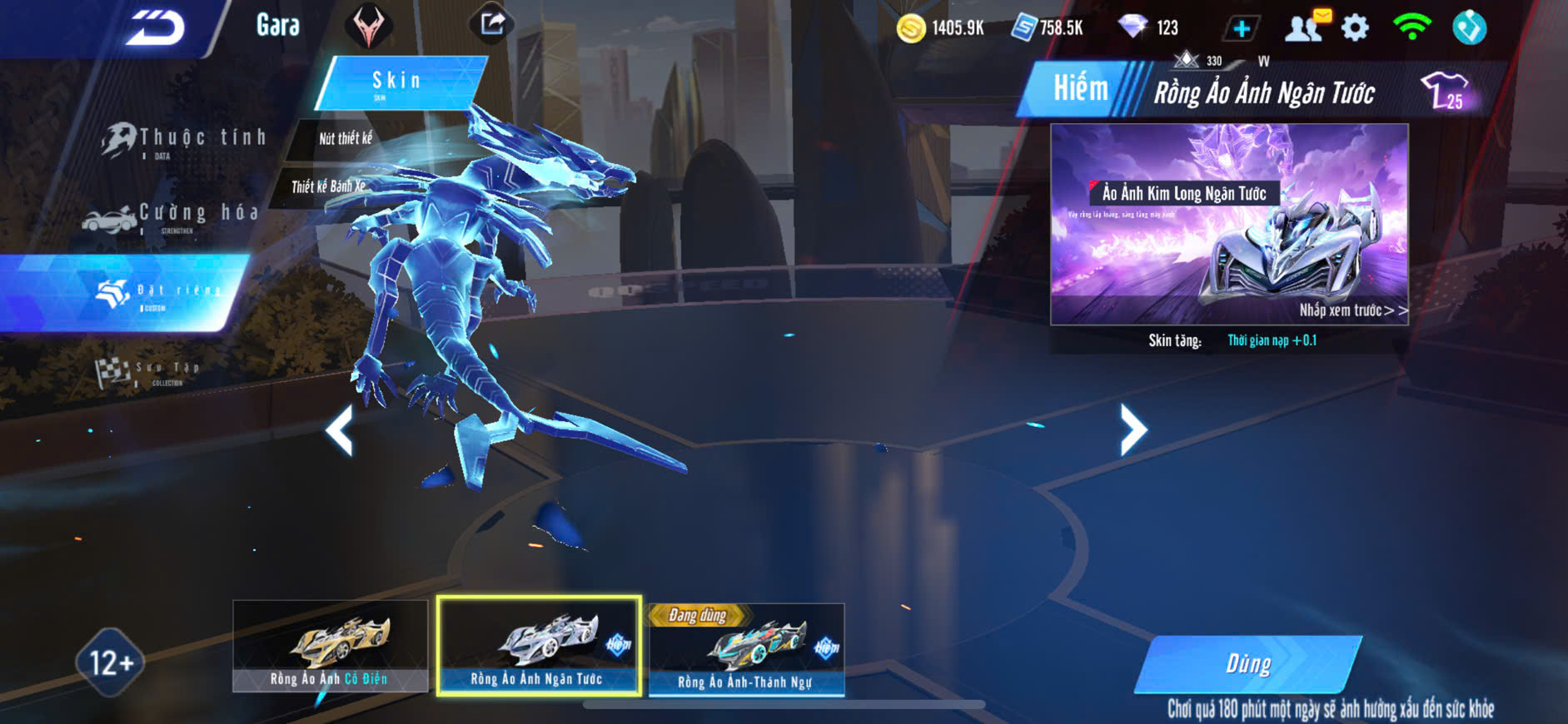Show next car with right arrow

[1132, 429]
